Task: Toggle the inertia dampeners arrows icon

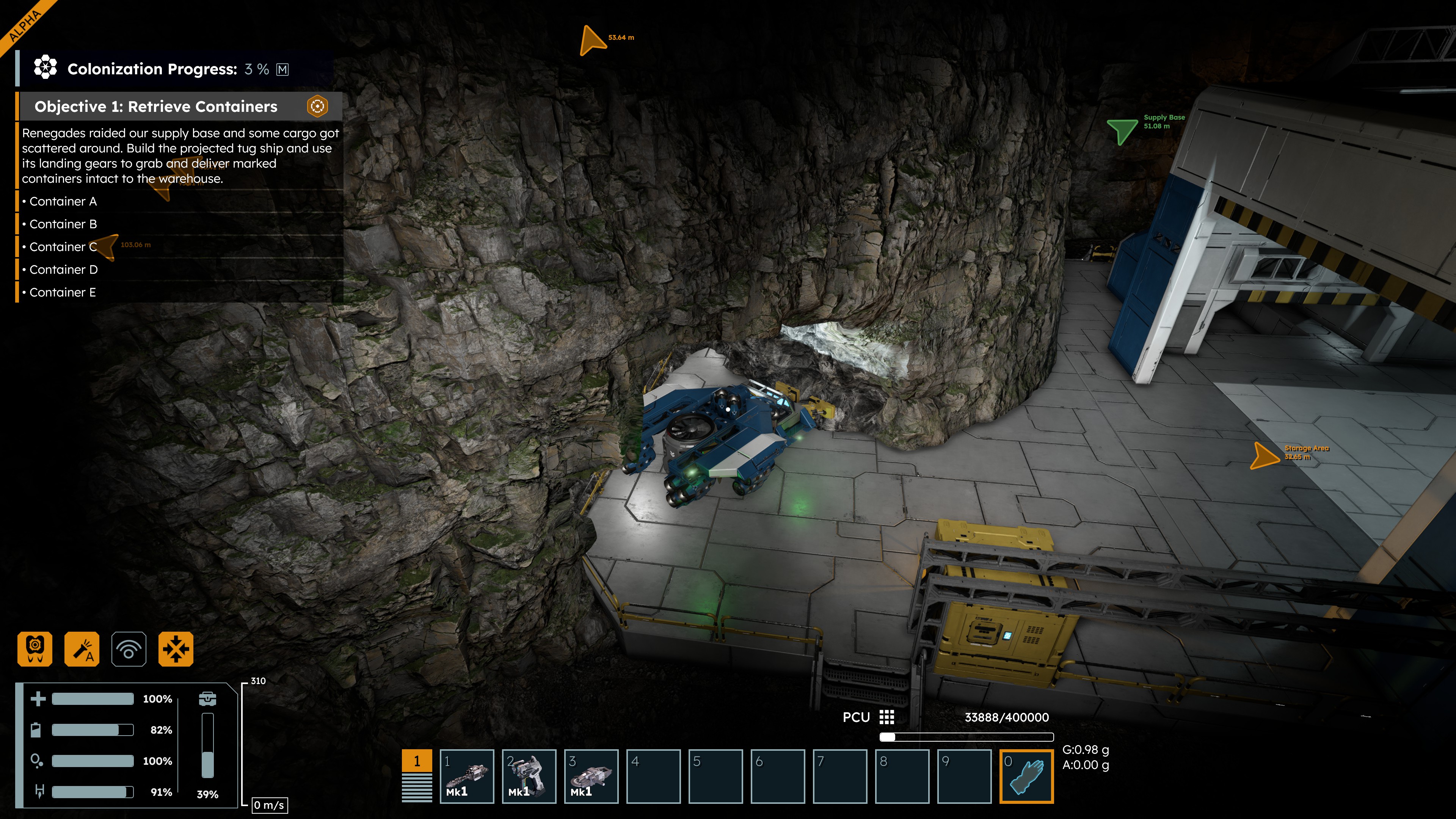Action: coord(176,649)
